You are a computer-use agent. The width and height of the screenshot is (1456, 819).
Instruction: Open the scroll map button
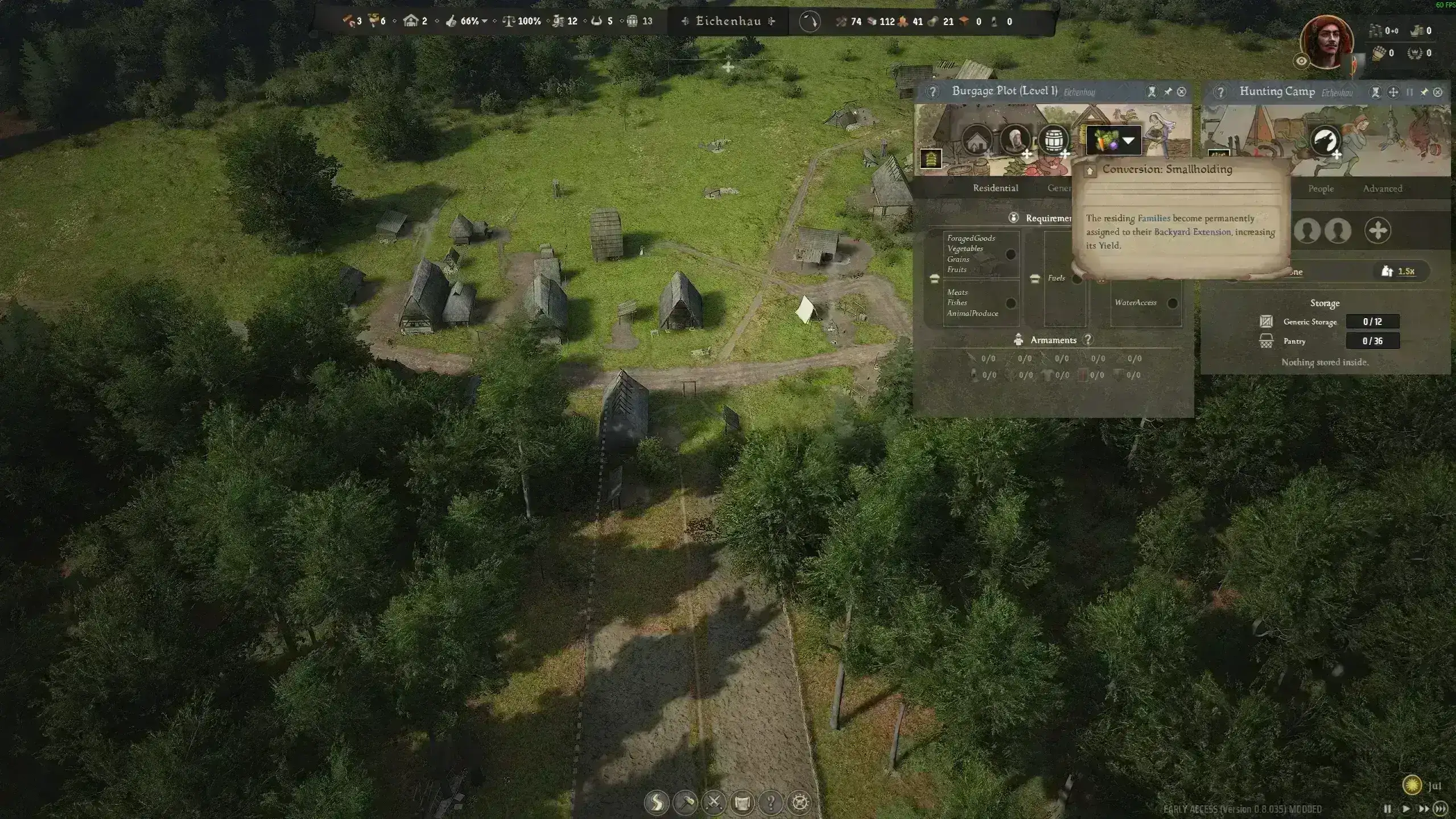(742, 802)
